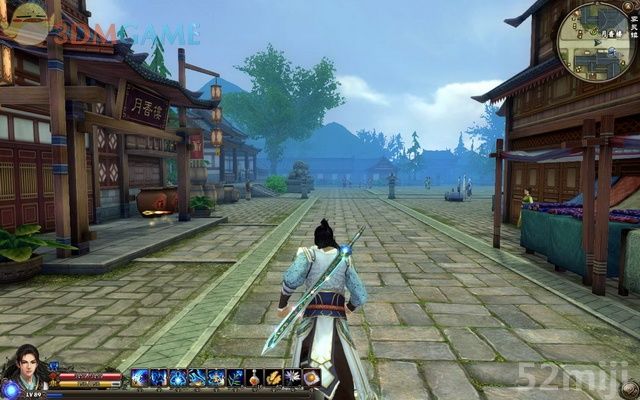Select the golden item in the hotbar
Viewport: 640px width, 400px height.
pyautogui.click(x=273, y=378)
